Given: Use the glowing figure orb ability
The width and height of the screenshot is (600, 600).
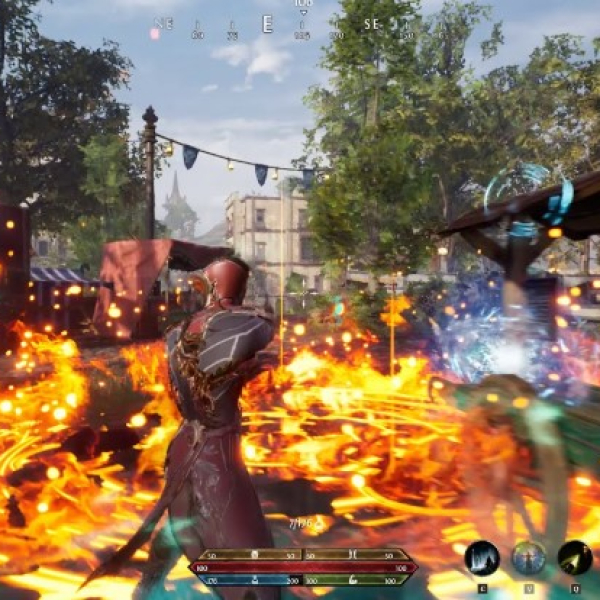Looking at the screenshot, I should click(528, 558).
